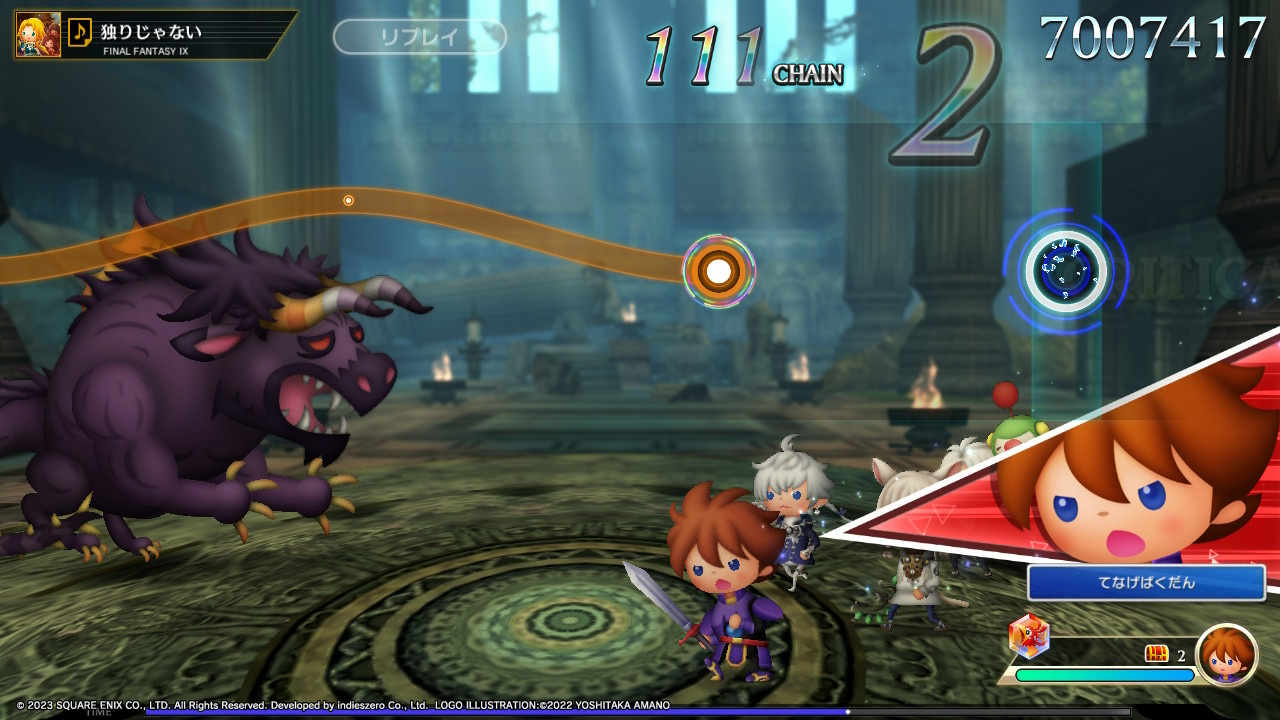
Task: Select the round brown-haired character portrait
Action: tap(1226, 655)
